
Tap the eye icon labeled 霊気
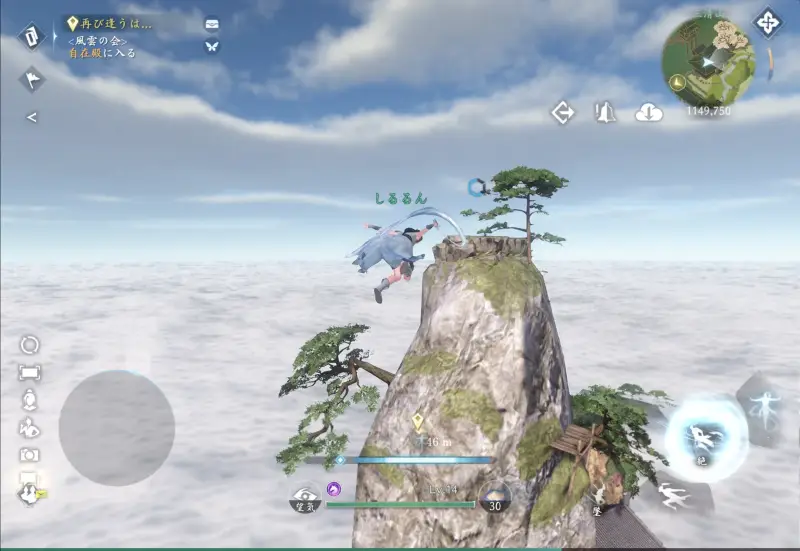click(305, 499)
